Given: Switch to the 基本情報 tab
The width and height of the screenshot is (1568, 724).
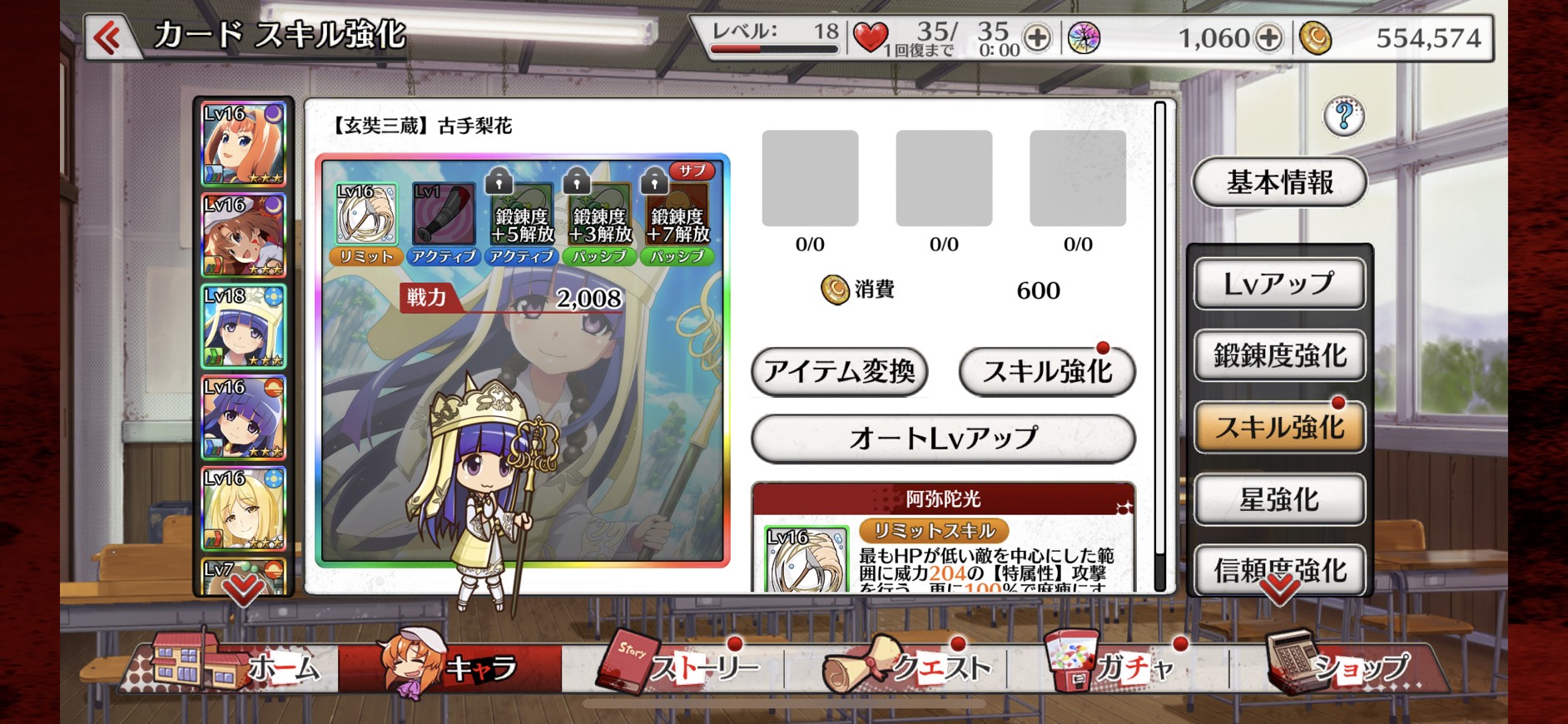Looking at the screenshot, I should click(1279, 182).
